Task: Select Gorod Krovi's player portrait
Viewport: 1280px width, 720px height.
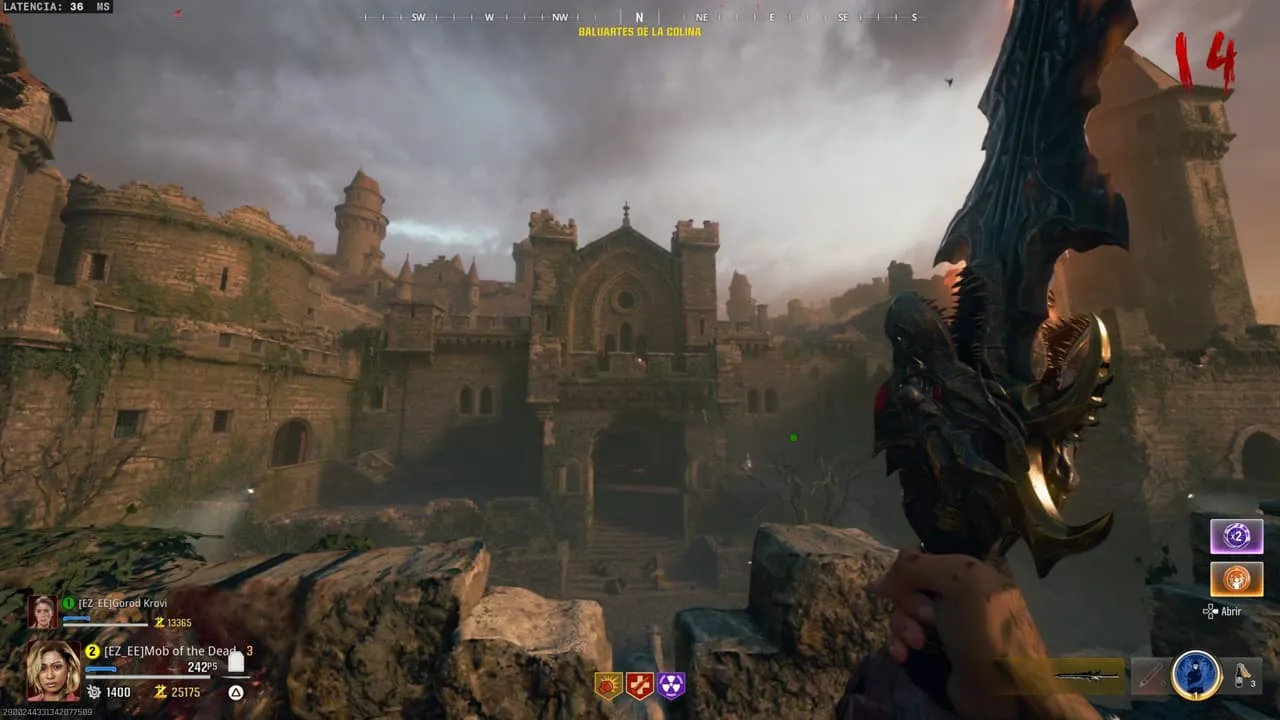Action: coord(43,611)
